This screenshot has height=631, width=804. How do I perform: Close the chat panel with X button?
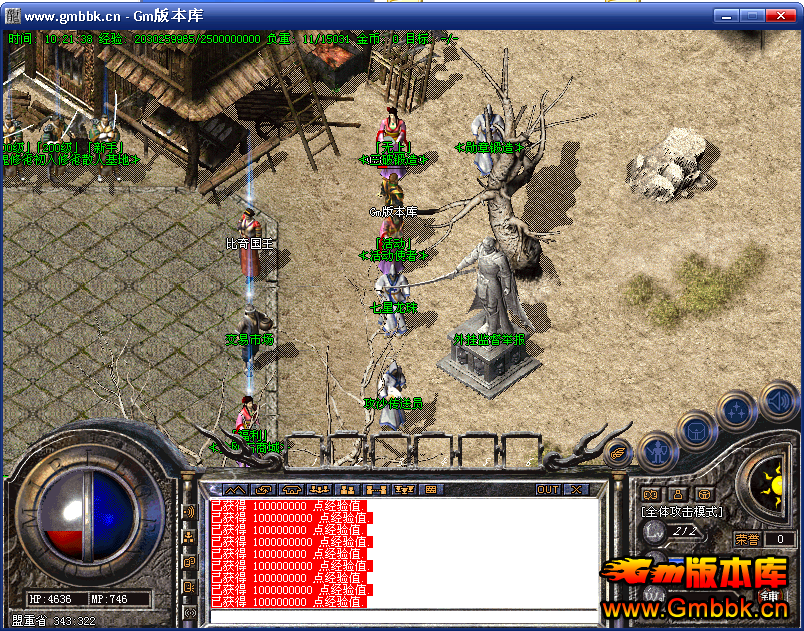click(576, 490)
